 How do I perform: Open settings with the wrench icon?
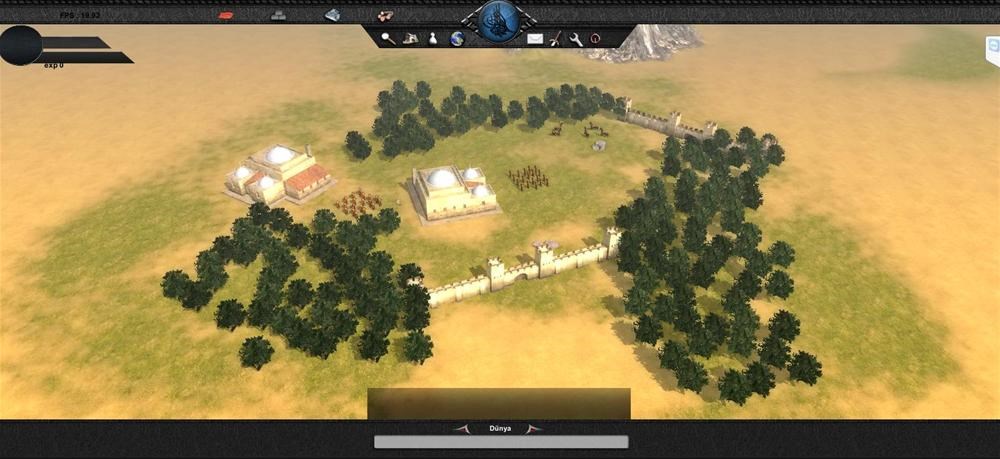(x=576, y=38)
